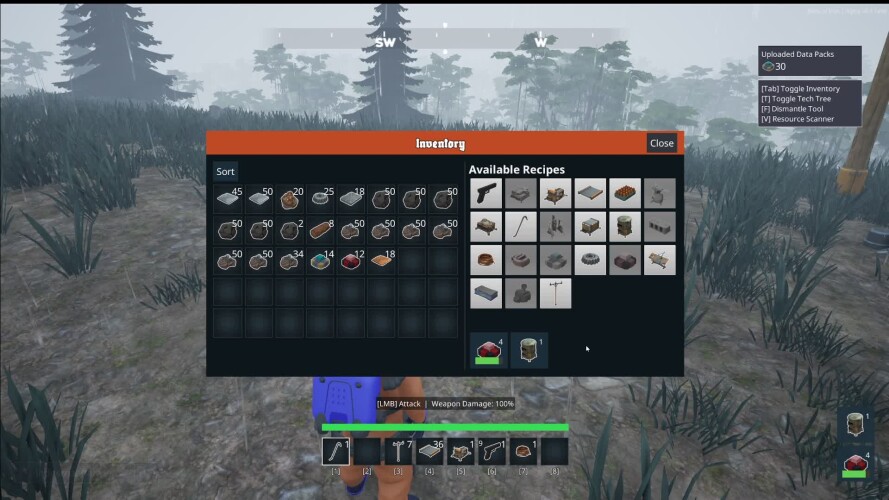Image resolution: width=889 pixels, height=500 pixels.
Task: Select the power pole recipe
Action: (x=555, y=293)
